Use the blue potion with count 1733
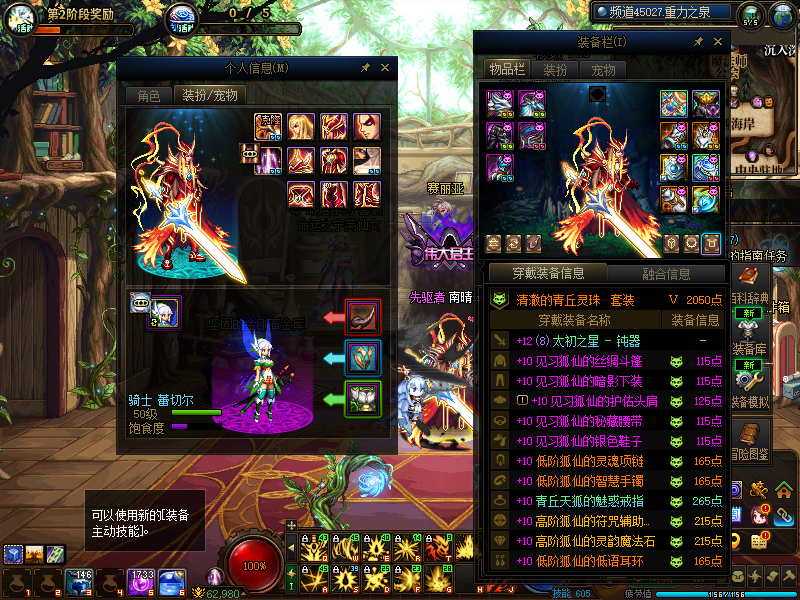The image size is (800, 600). pyautogui.click(x=140, y=582)
